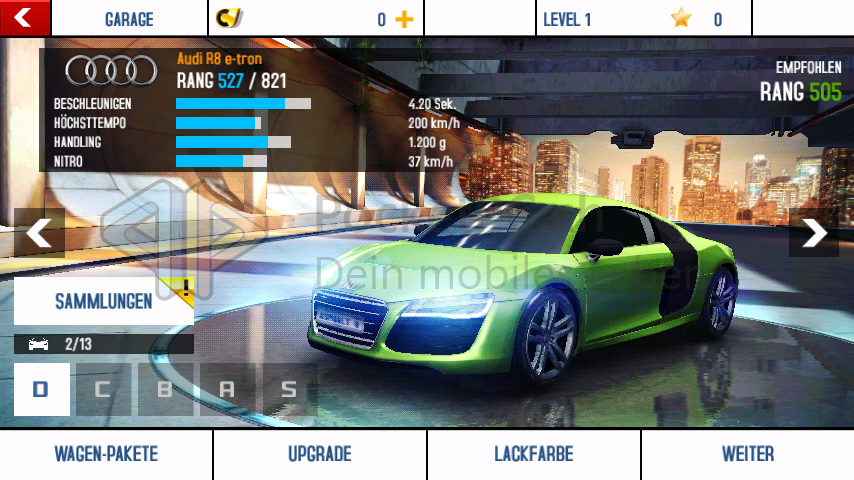Open the Wagen-Pakete shop

tap(106, 455)
